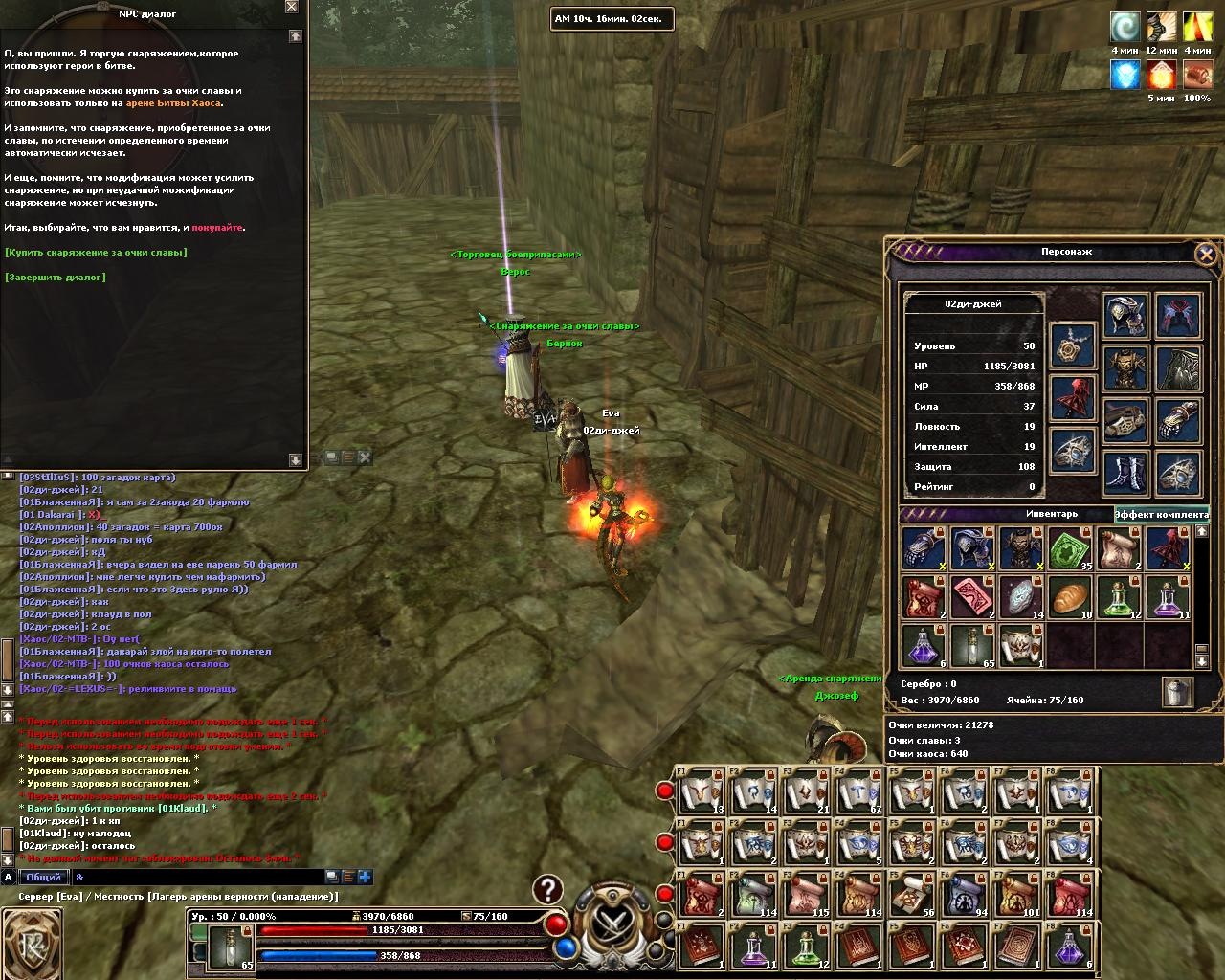Select the green clover card stack
Image resolution: width=1225 pixels, height=980 pixels.
click(x=1071, y=549)
